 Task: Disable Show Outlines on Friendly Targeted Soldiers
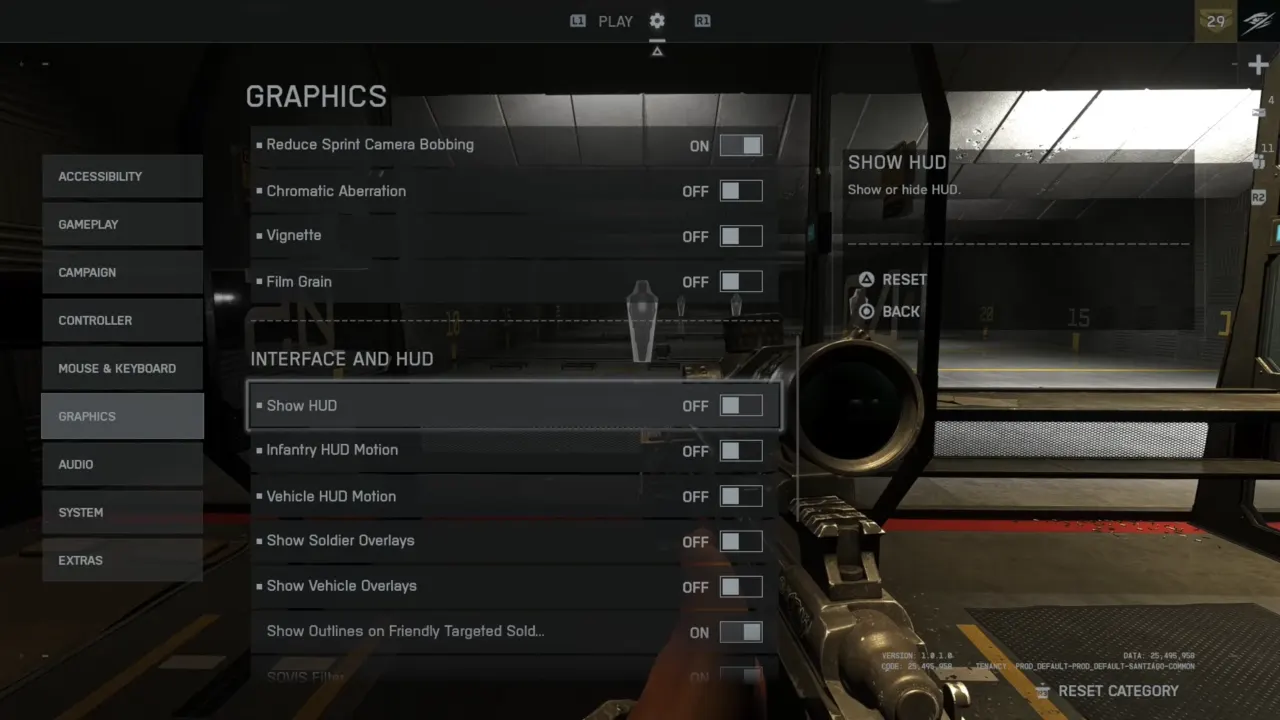741,632
